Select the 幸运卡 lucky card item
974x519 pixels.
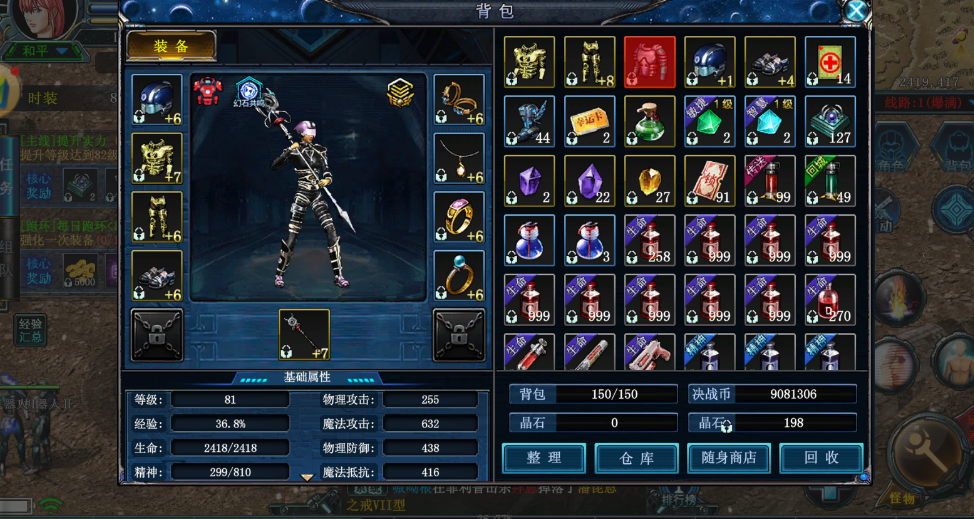point(590,121)
